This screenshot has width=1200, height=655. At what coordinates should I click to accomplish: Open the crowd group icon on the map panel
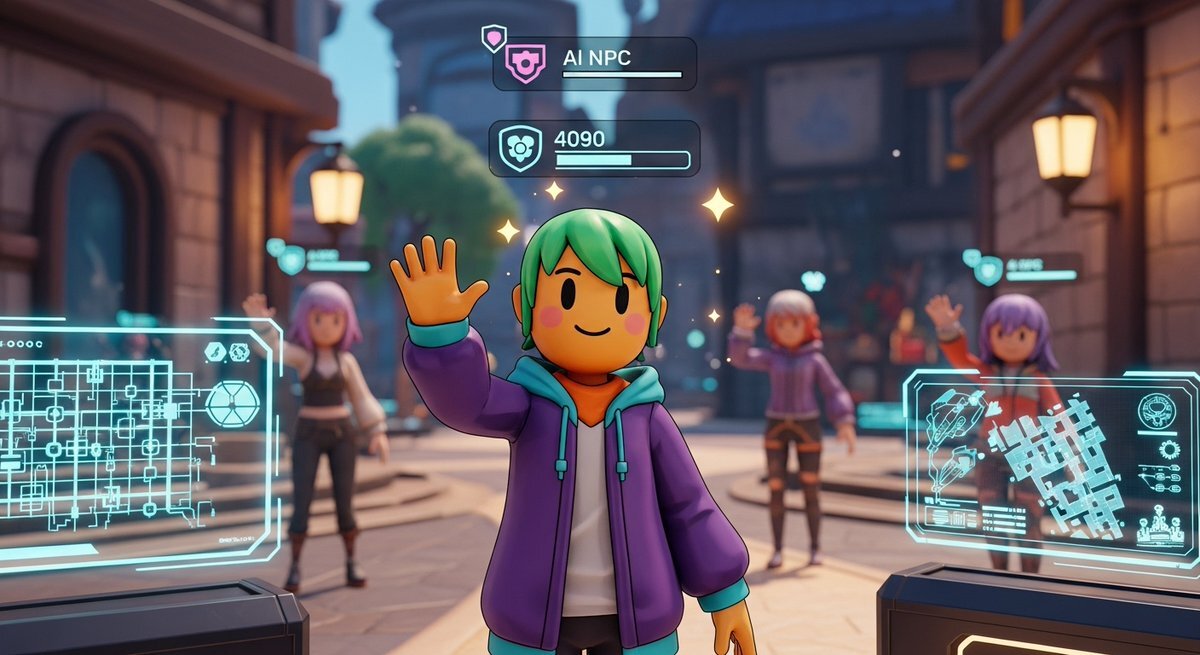coord(1160,525)
